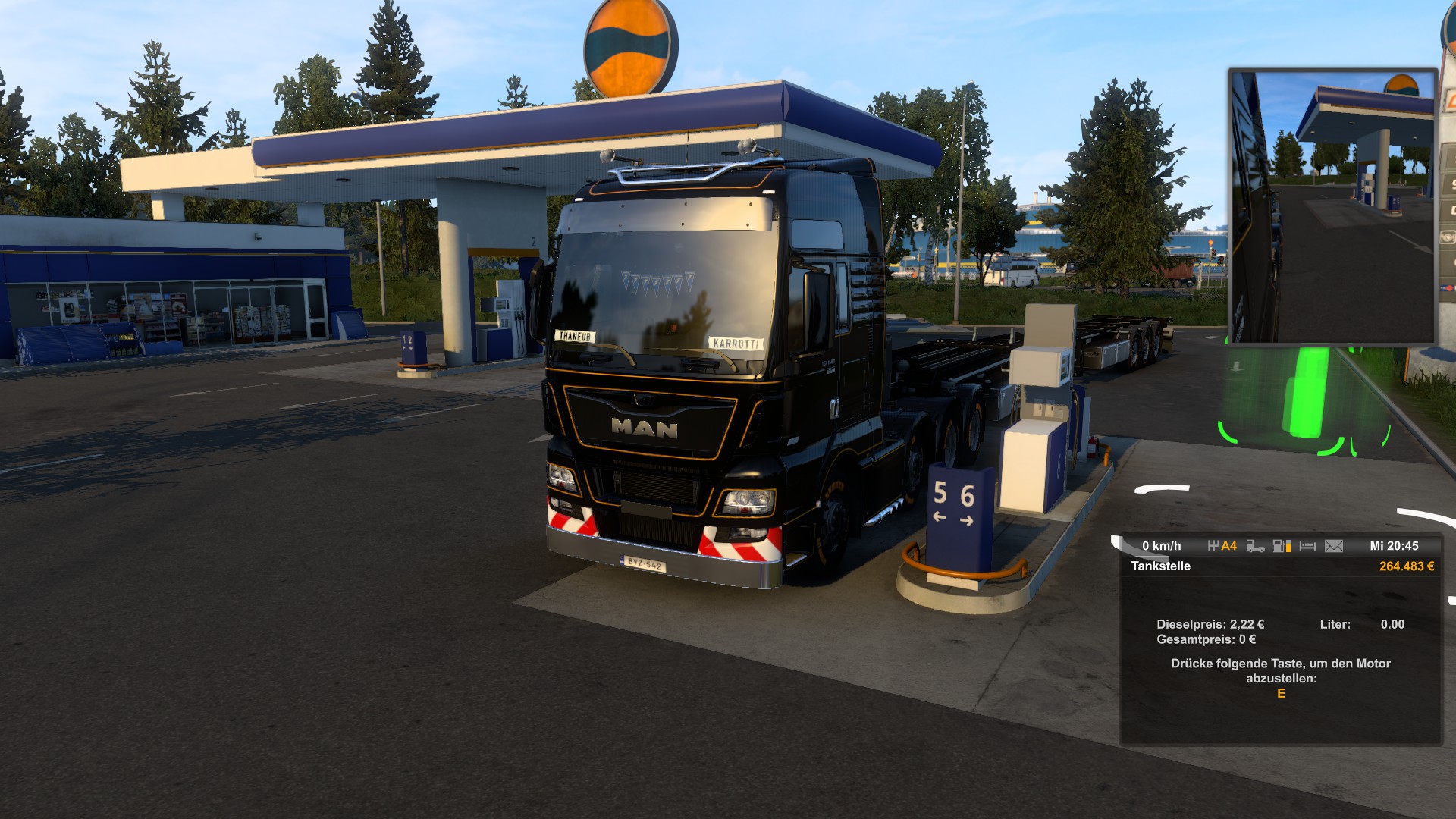This screenshot has width=1456, height=819.
Task: Click the gear shifter A4 indicator
Action: tap(1222, 546)
